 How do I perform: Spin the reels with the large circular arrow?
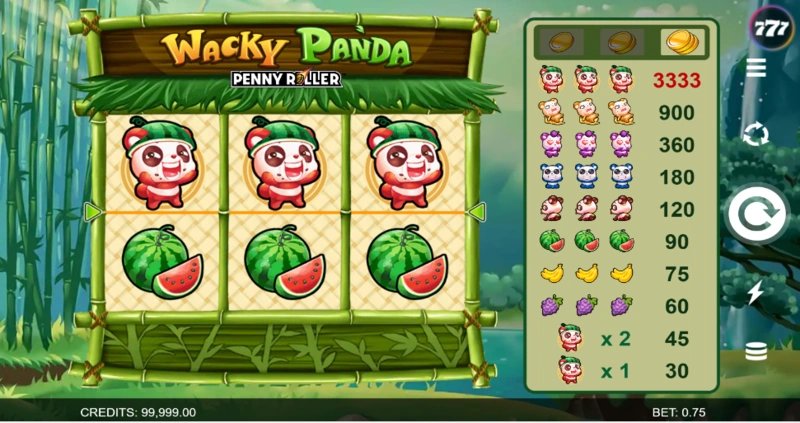756,212
